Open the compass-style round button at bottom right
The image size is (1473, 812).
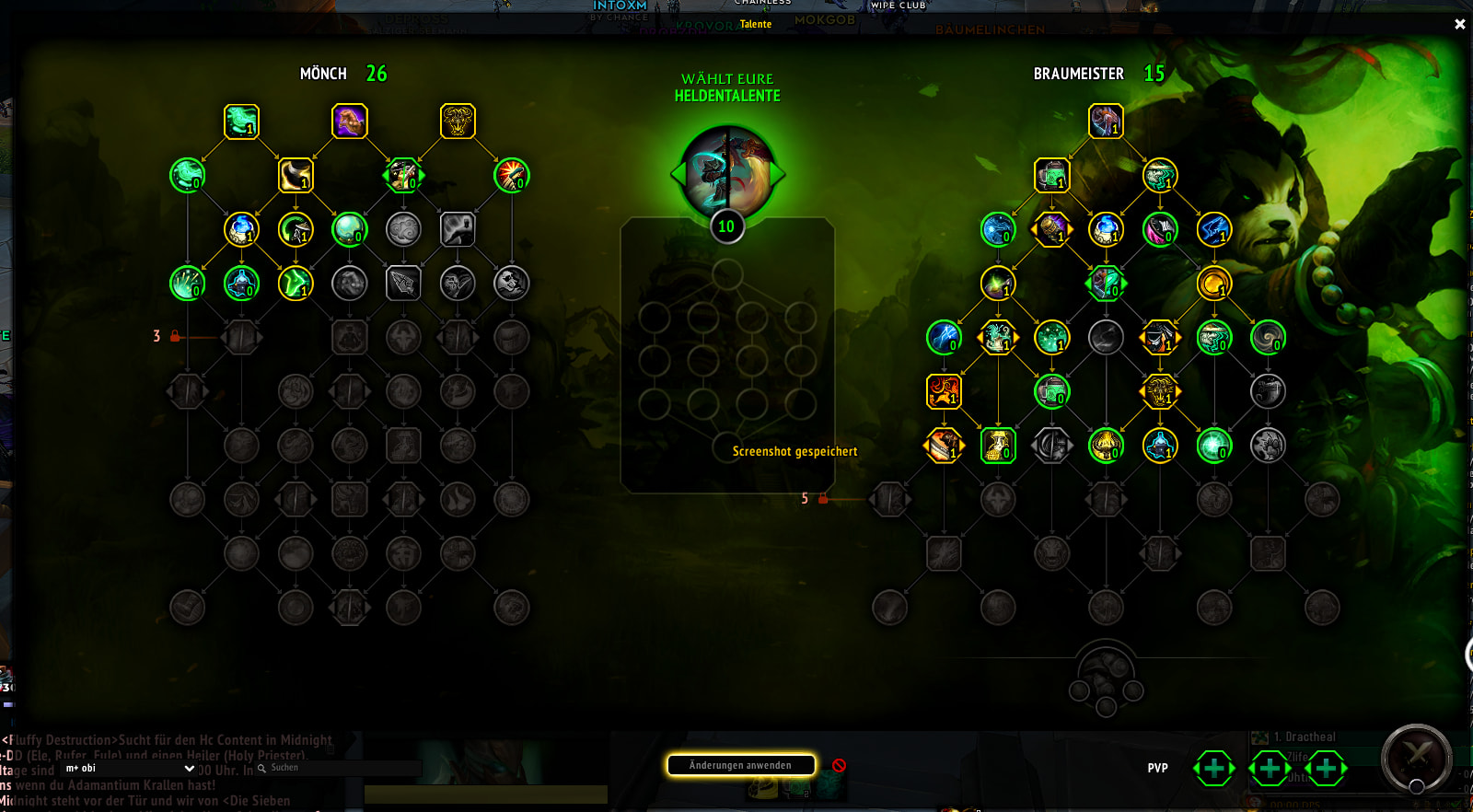[x=1417, y=760]
